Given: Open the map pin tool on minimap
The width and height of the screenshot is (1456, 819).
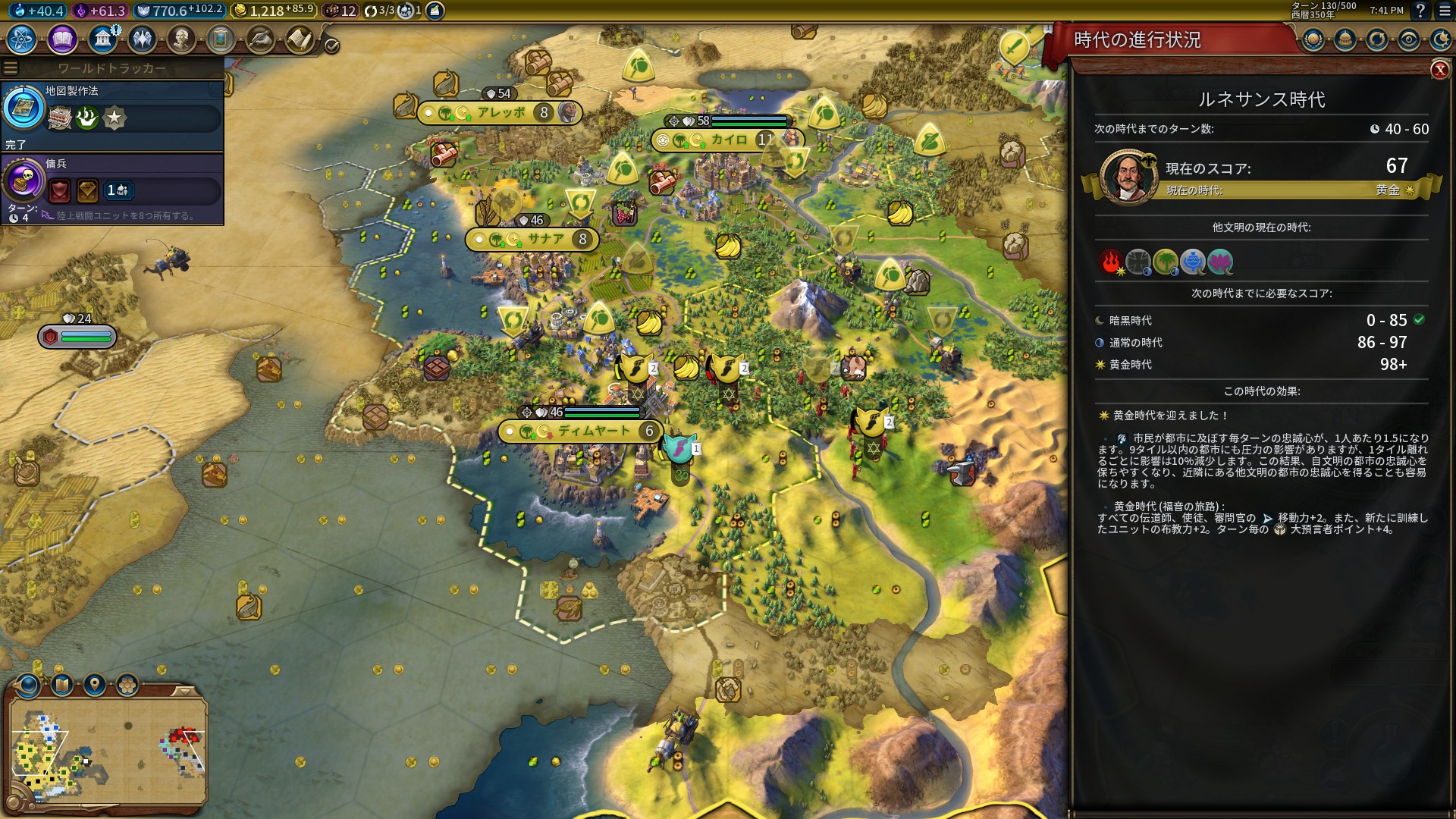Looking at the screenshot, I should (x=95, y=685).
